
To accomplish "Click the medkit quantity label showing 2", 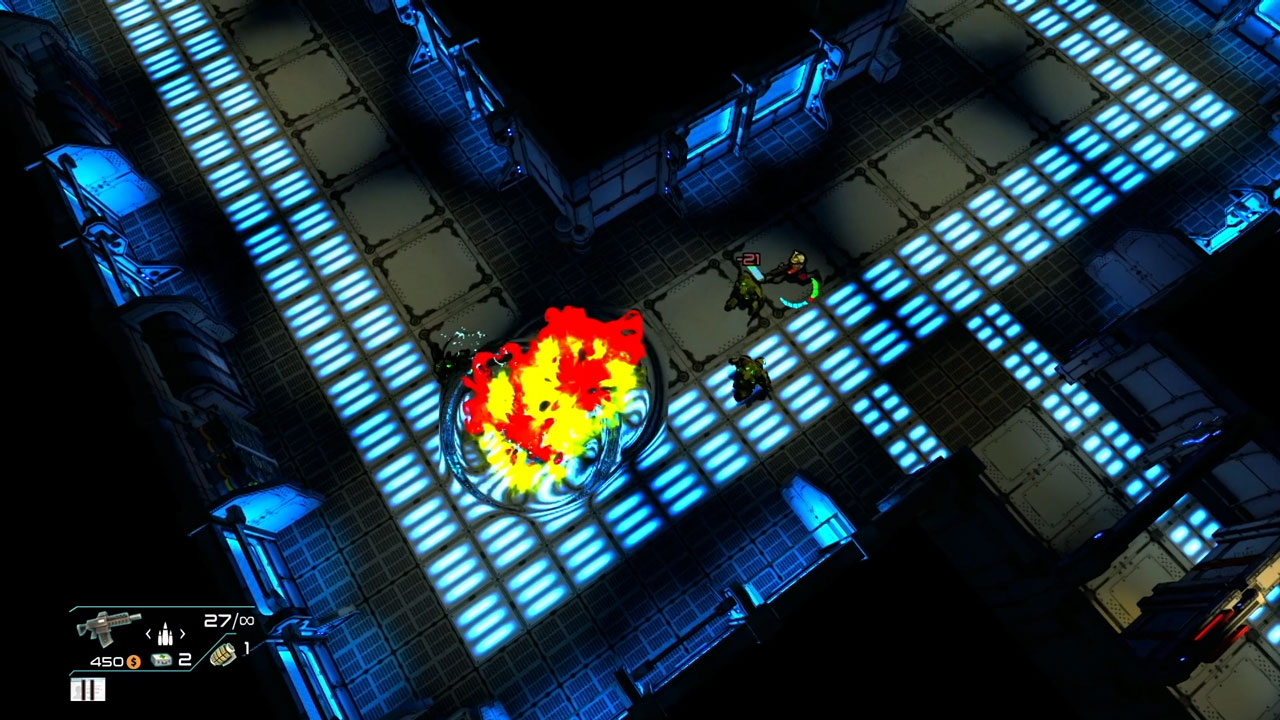I will coord(185,659).
